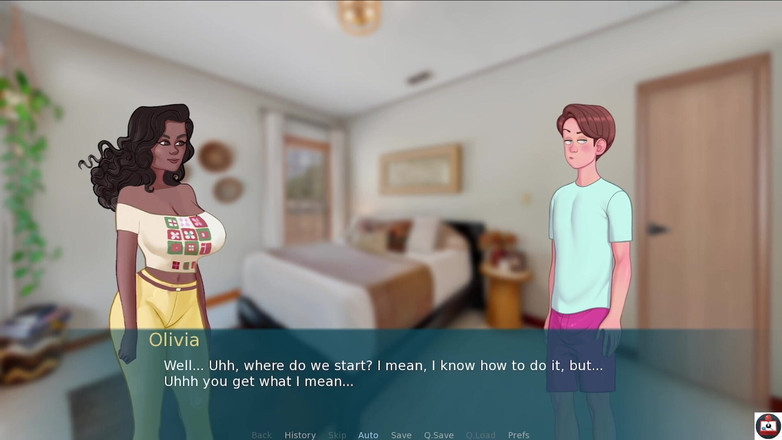Open the Save game screen
This screenshot has width=782, height=440.
[x=401, y=435]
